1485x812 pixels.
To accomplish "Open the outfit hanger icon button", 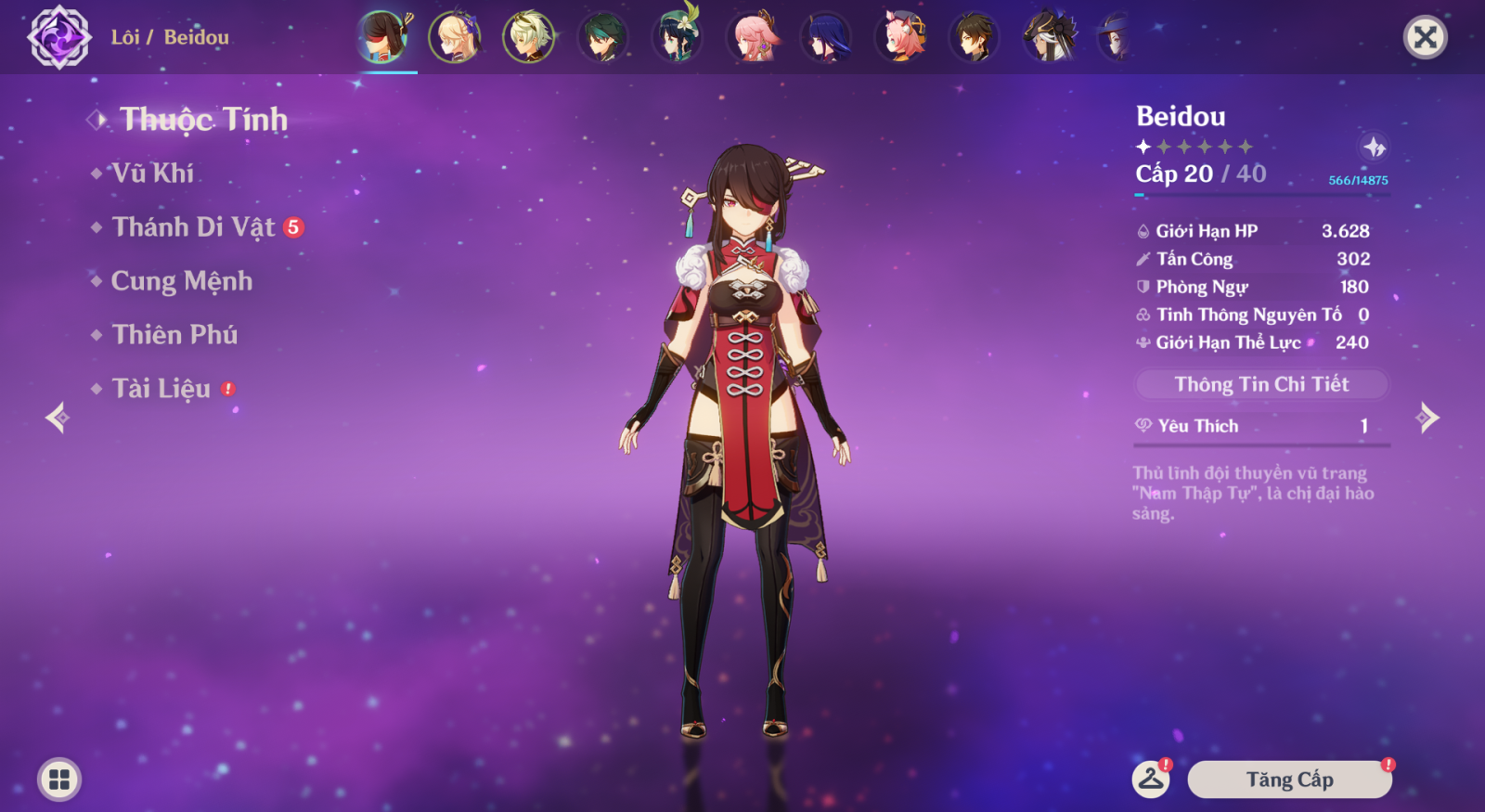I will pyautogui.click(x=1151, y=780).
